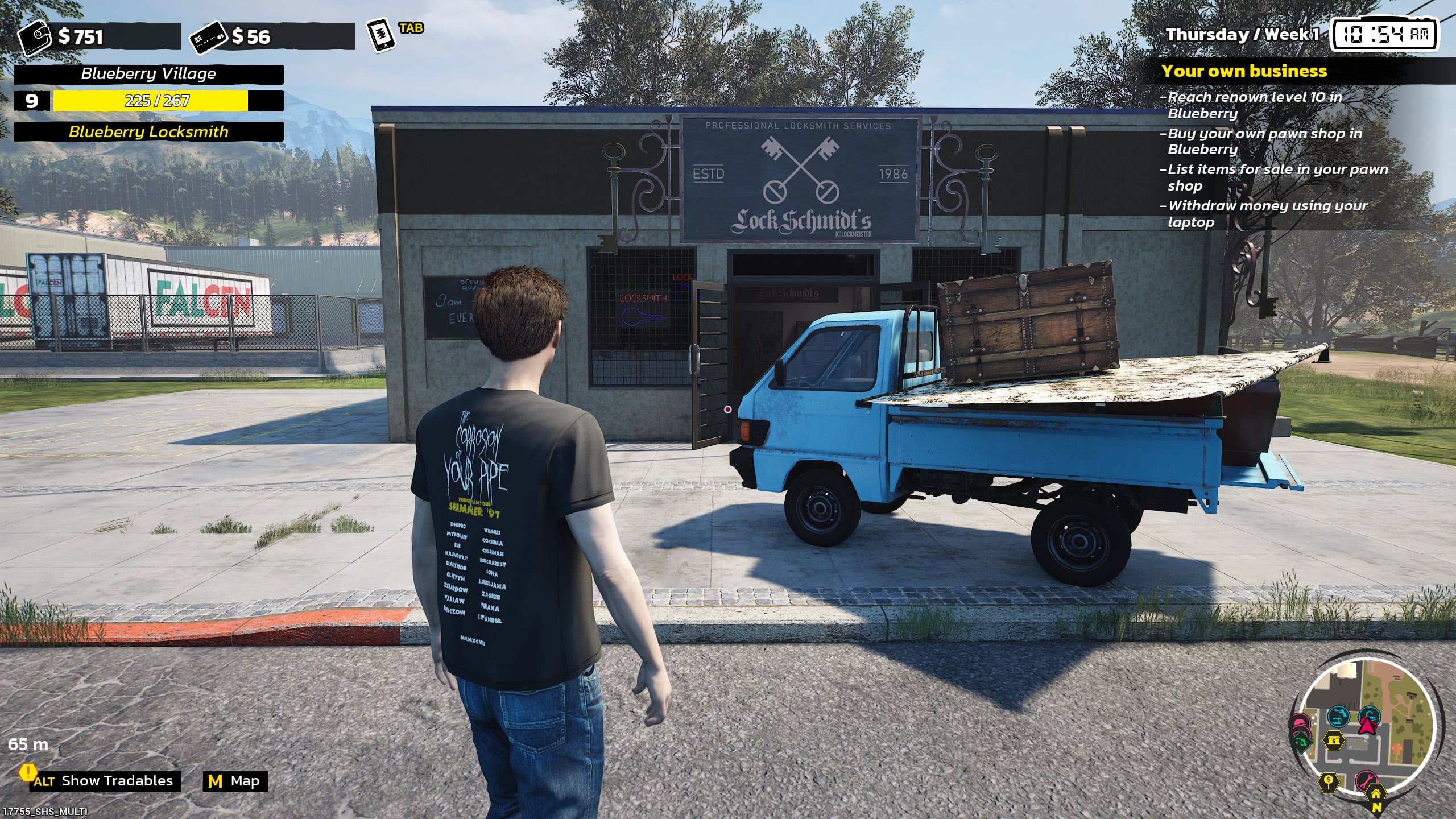Click the Blueberry Village region label

point(148,74)
